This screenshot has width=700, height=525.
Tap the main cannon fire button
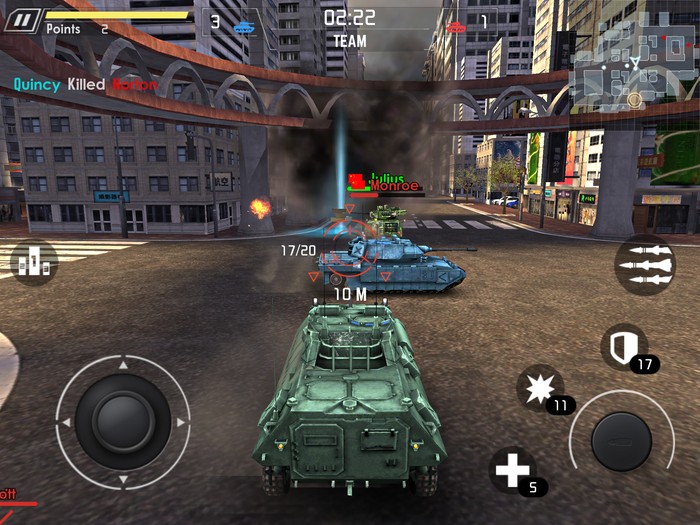(621, 441)
